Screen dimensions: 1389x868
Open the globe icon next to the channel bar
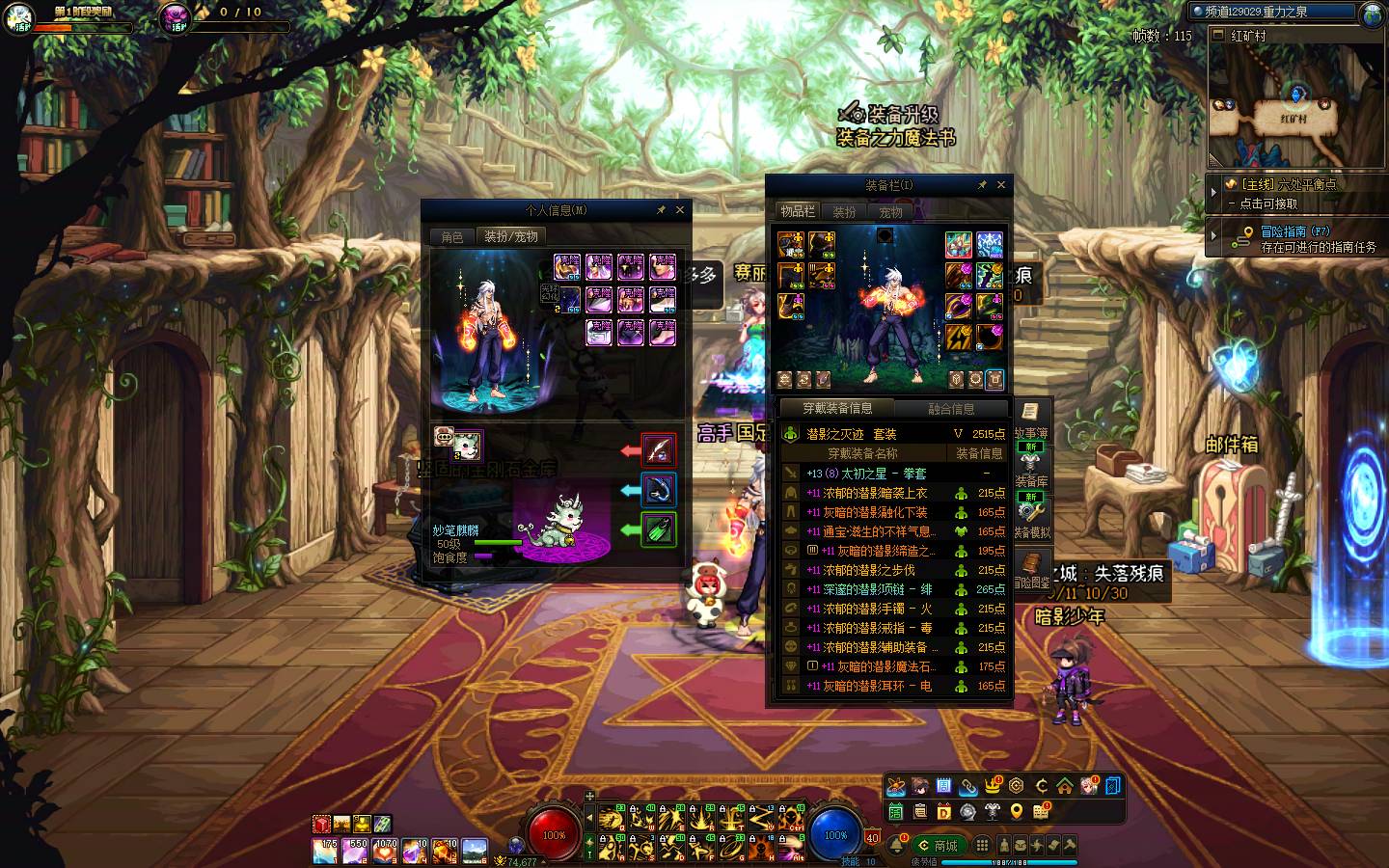pos(1372,14)
